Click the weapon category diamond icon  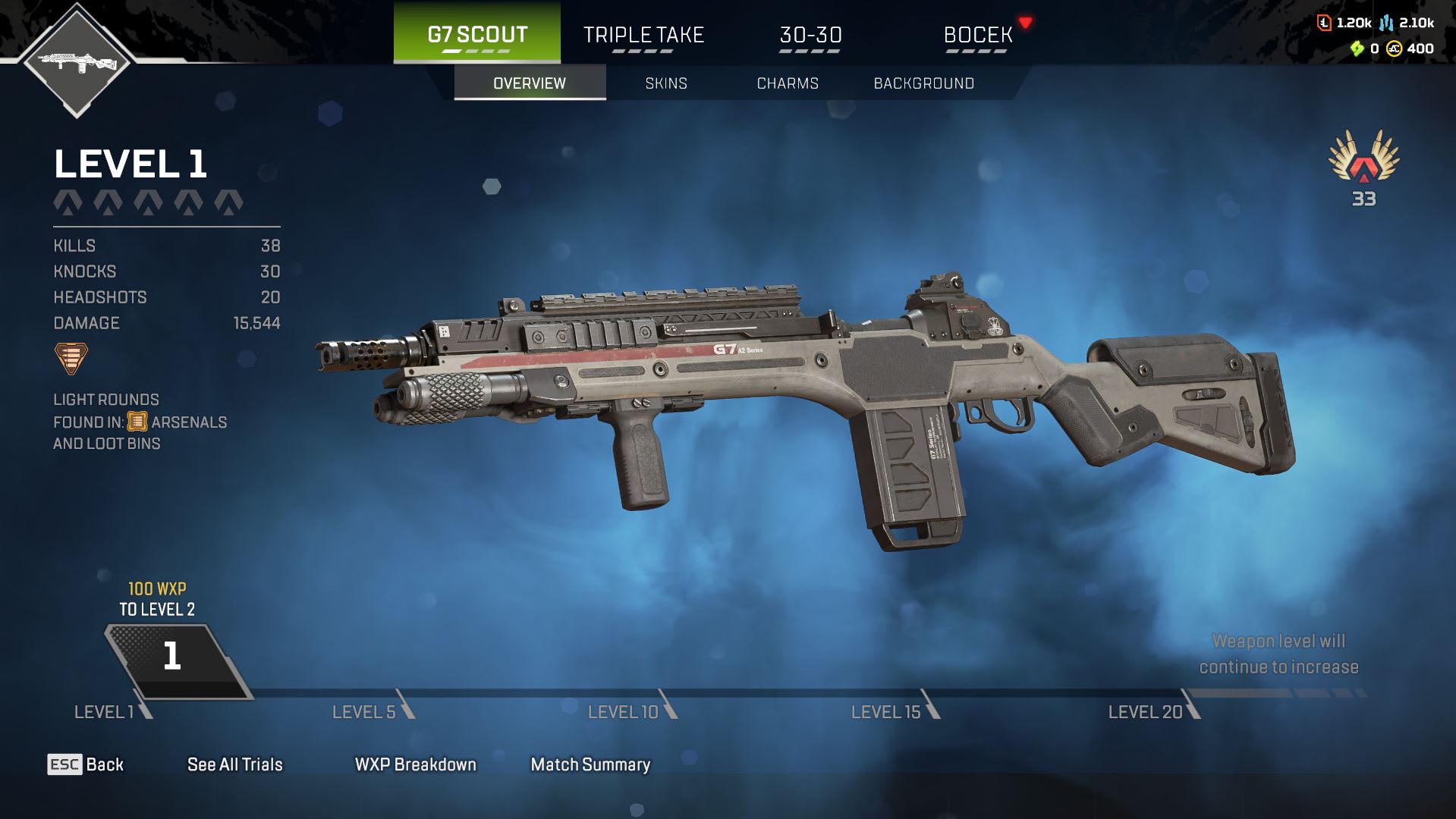tap(77, 61)
